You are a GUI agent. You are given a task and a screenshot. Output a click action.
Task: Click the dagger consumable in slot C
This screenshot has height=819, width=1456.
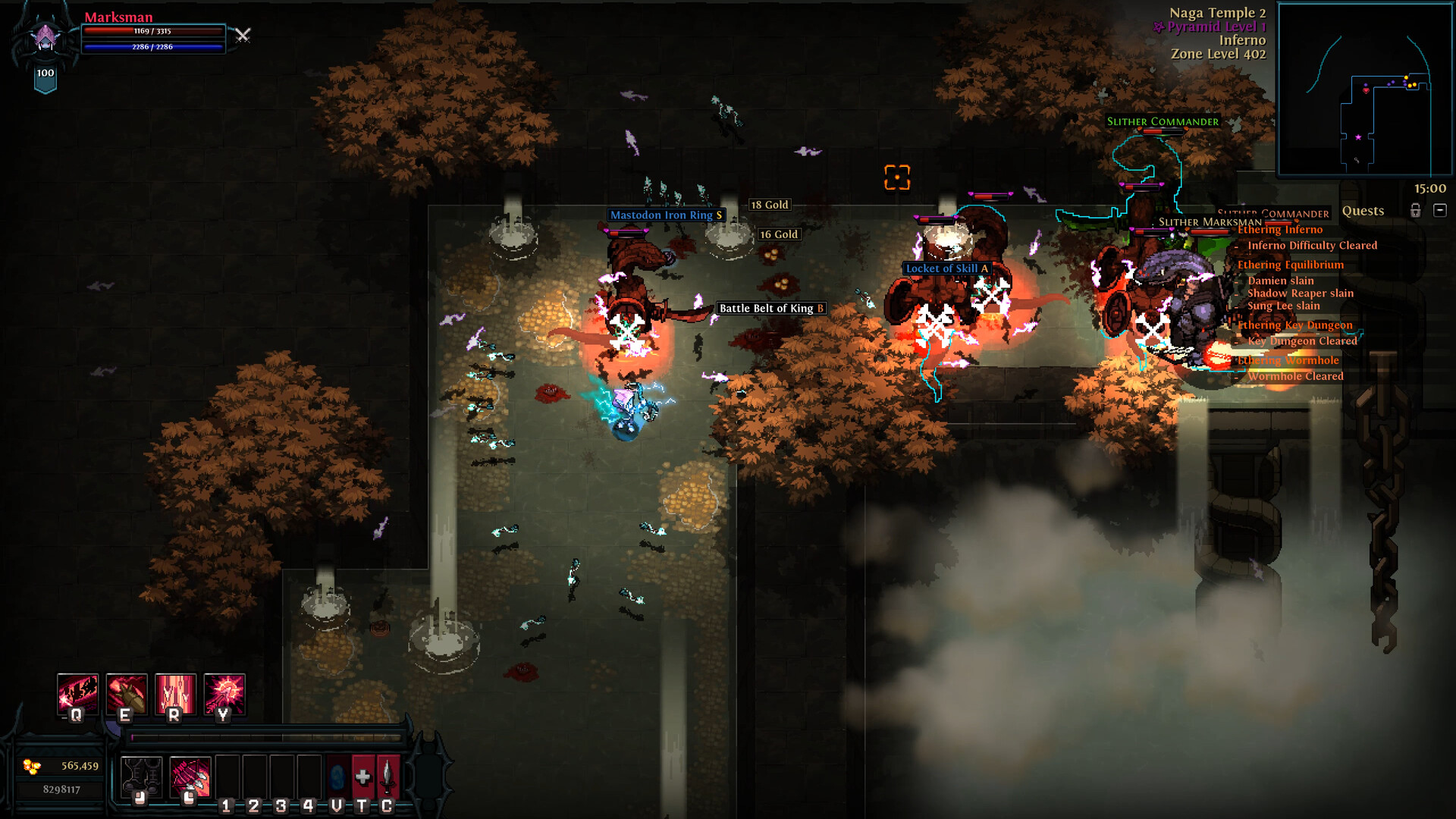(388, 774)
